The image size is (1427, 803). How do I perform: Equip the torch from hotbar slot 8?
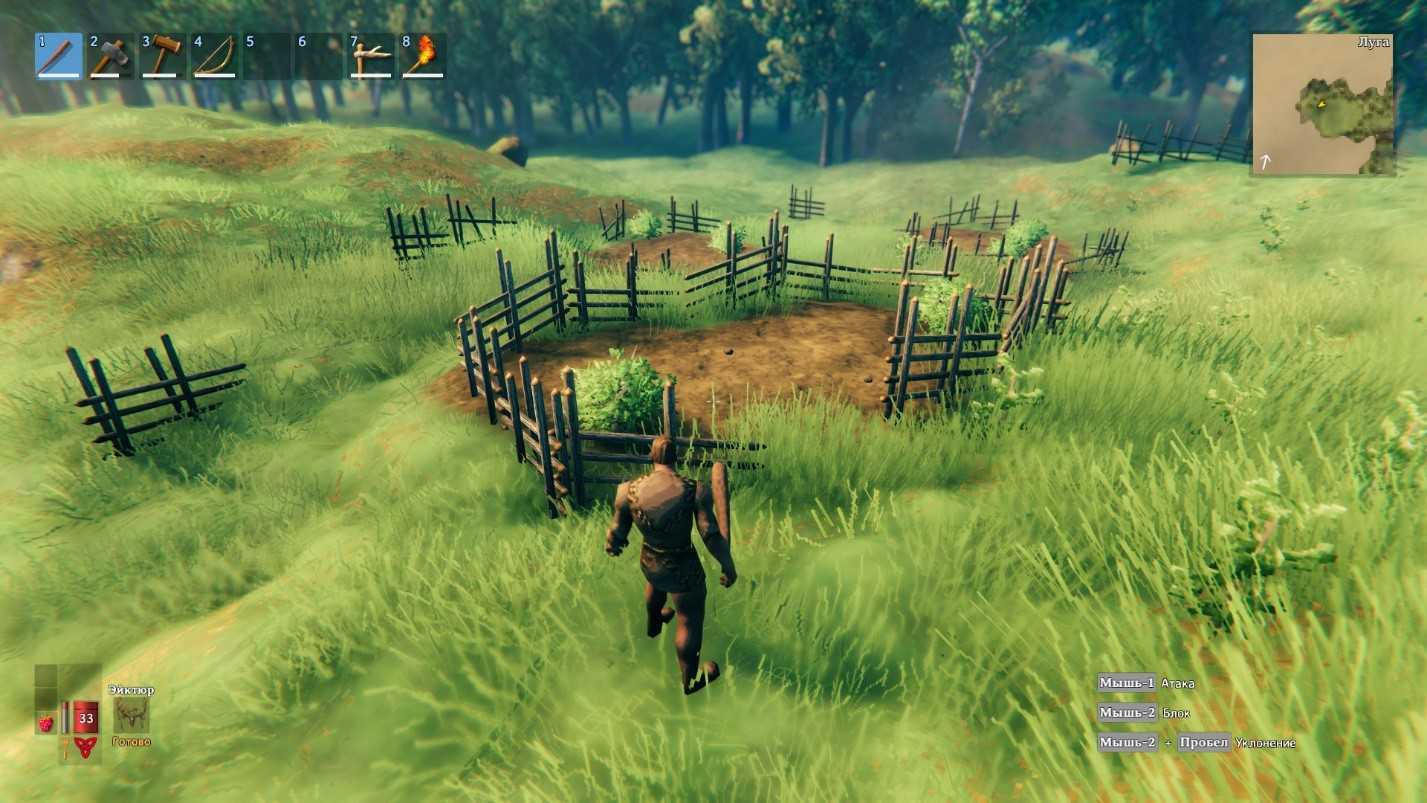coord(423,56)
